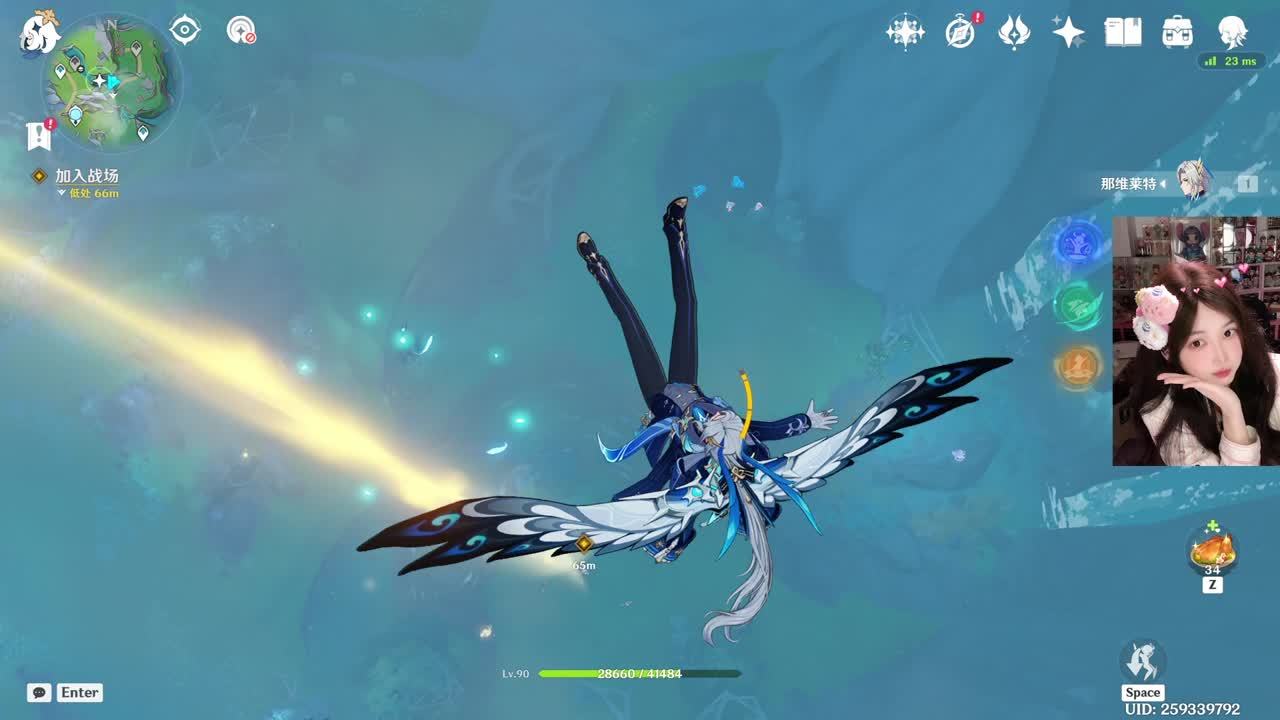This screenshot has height=720, width=1280.
Task: Select the orange glowing party slot
Action: pos(1078,367)
